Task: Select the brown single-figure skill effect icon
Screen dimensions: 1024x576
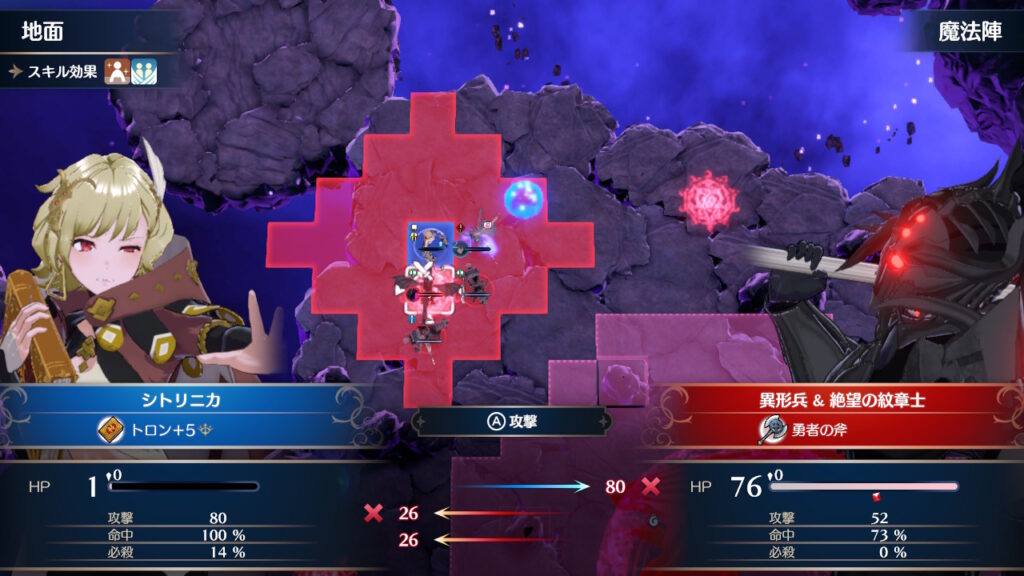Action: (118, 72)
